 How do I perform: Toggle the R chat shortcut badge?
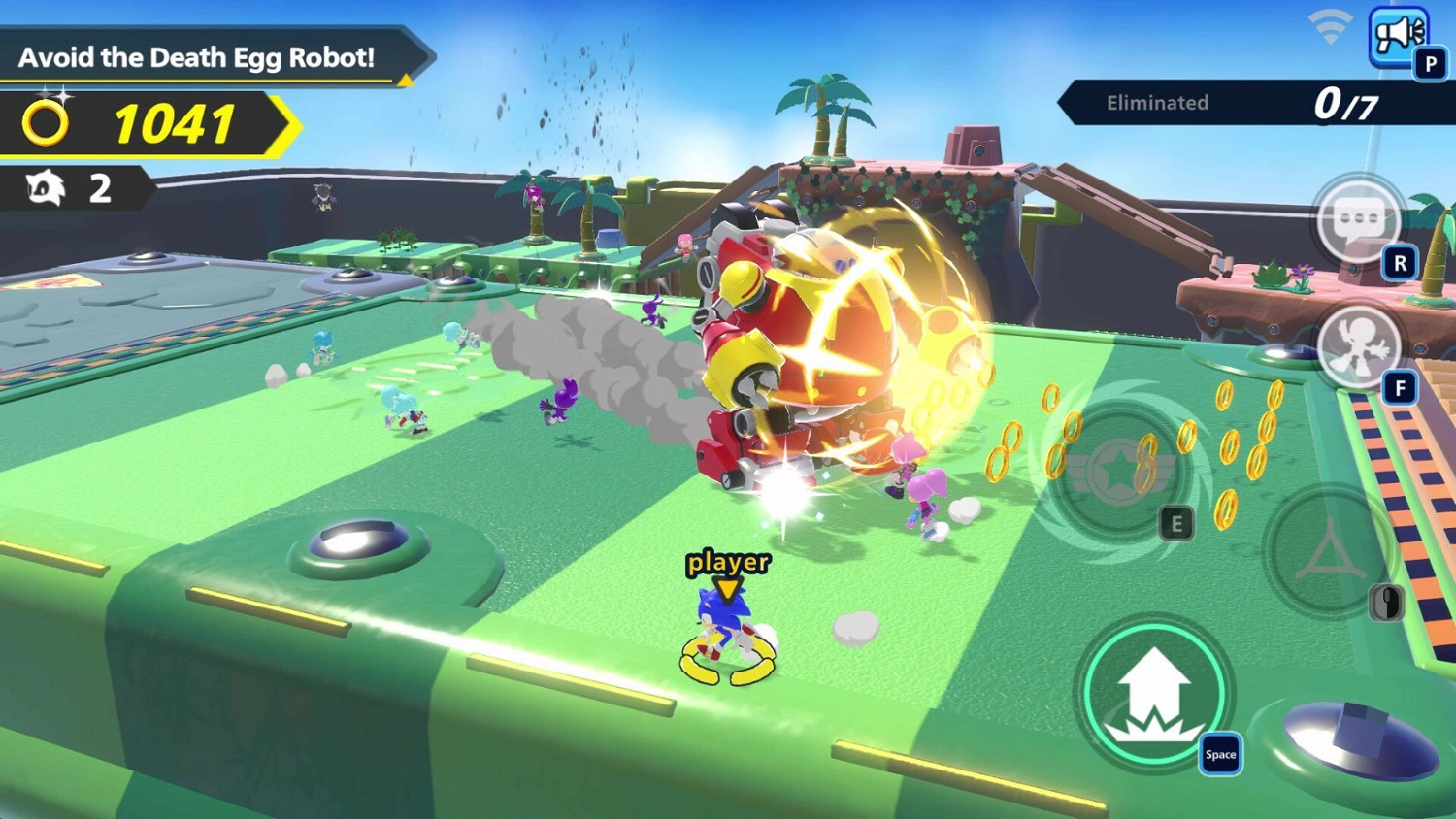point(1399,260)
